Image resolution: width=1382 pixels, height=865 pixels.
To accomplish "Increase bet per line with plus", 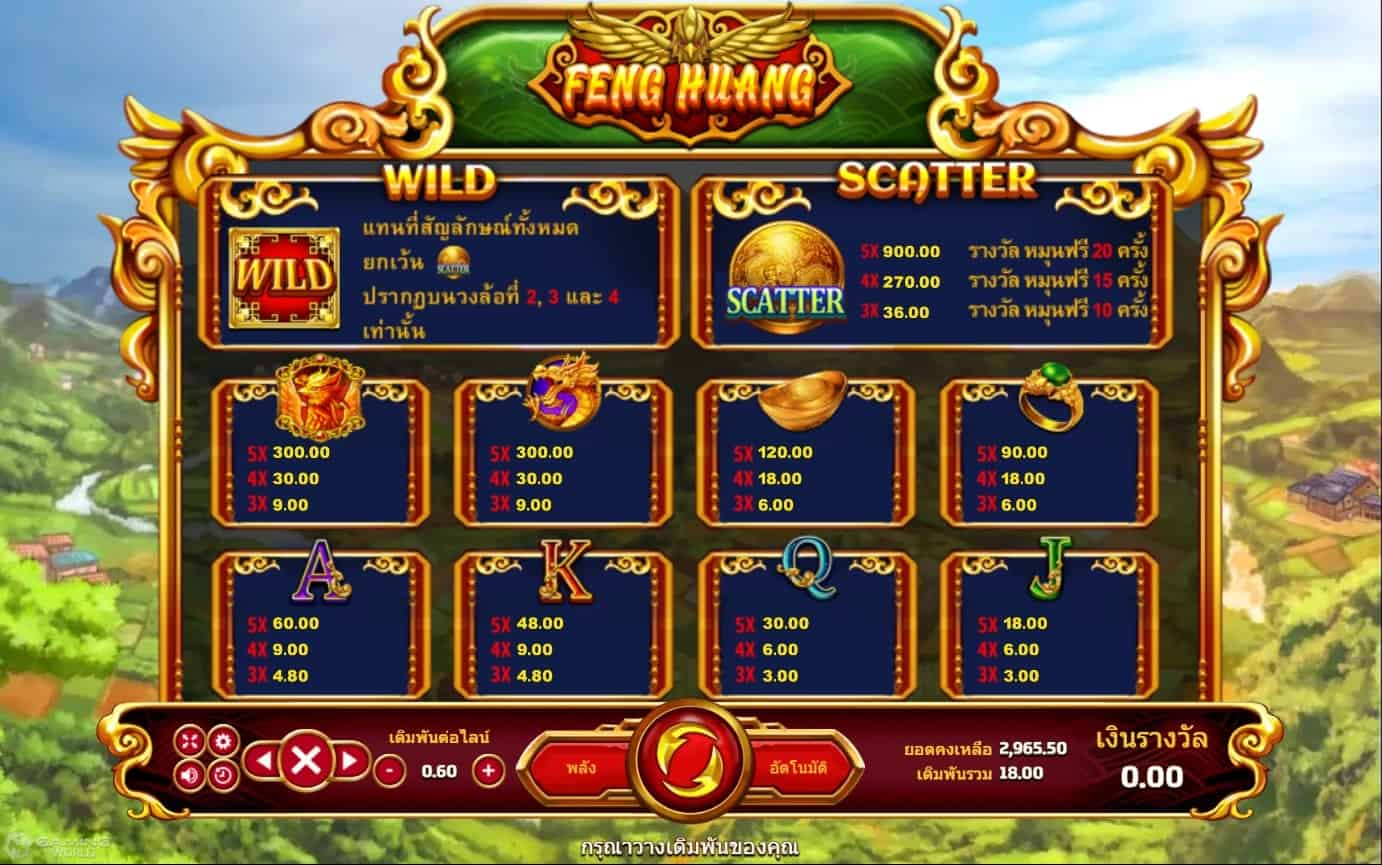I will (488, 770).
